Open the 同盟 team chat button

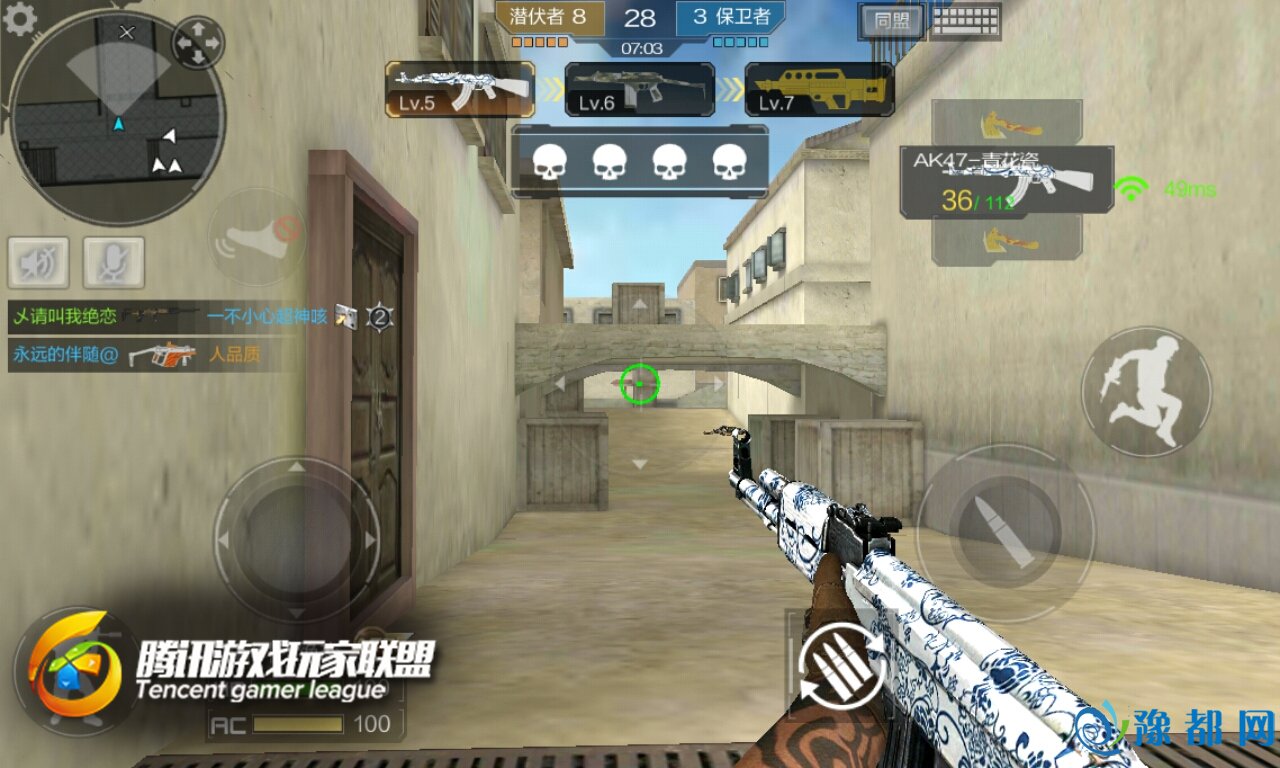(890, 20)
